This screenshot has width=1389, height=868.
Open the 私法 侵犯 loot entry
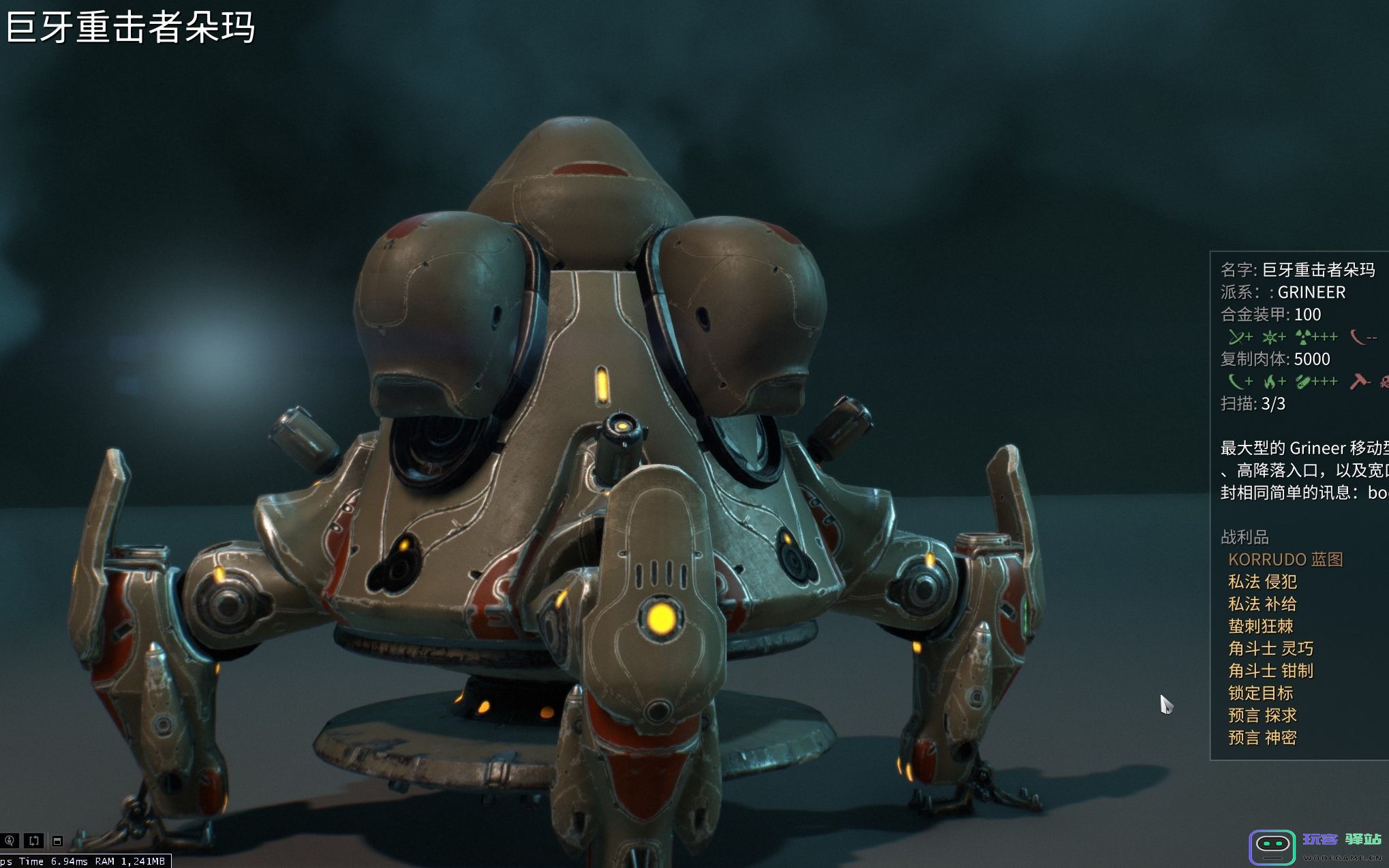click(1262, 582)
